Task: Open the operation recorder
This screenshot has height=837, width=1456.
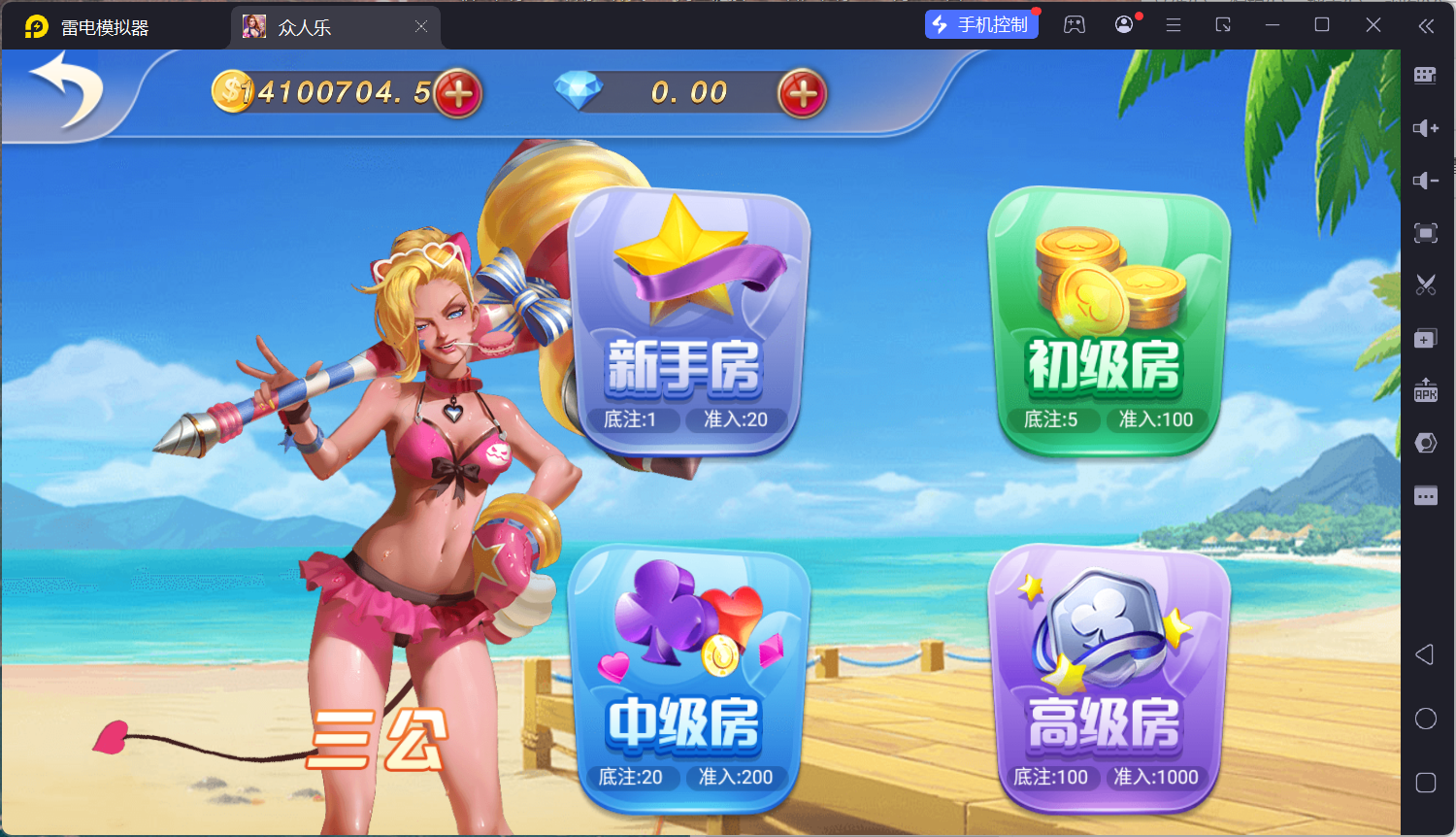Action: (x=1425, y=442)
